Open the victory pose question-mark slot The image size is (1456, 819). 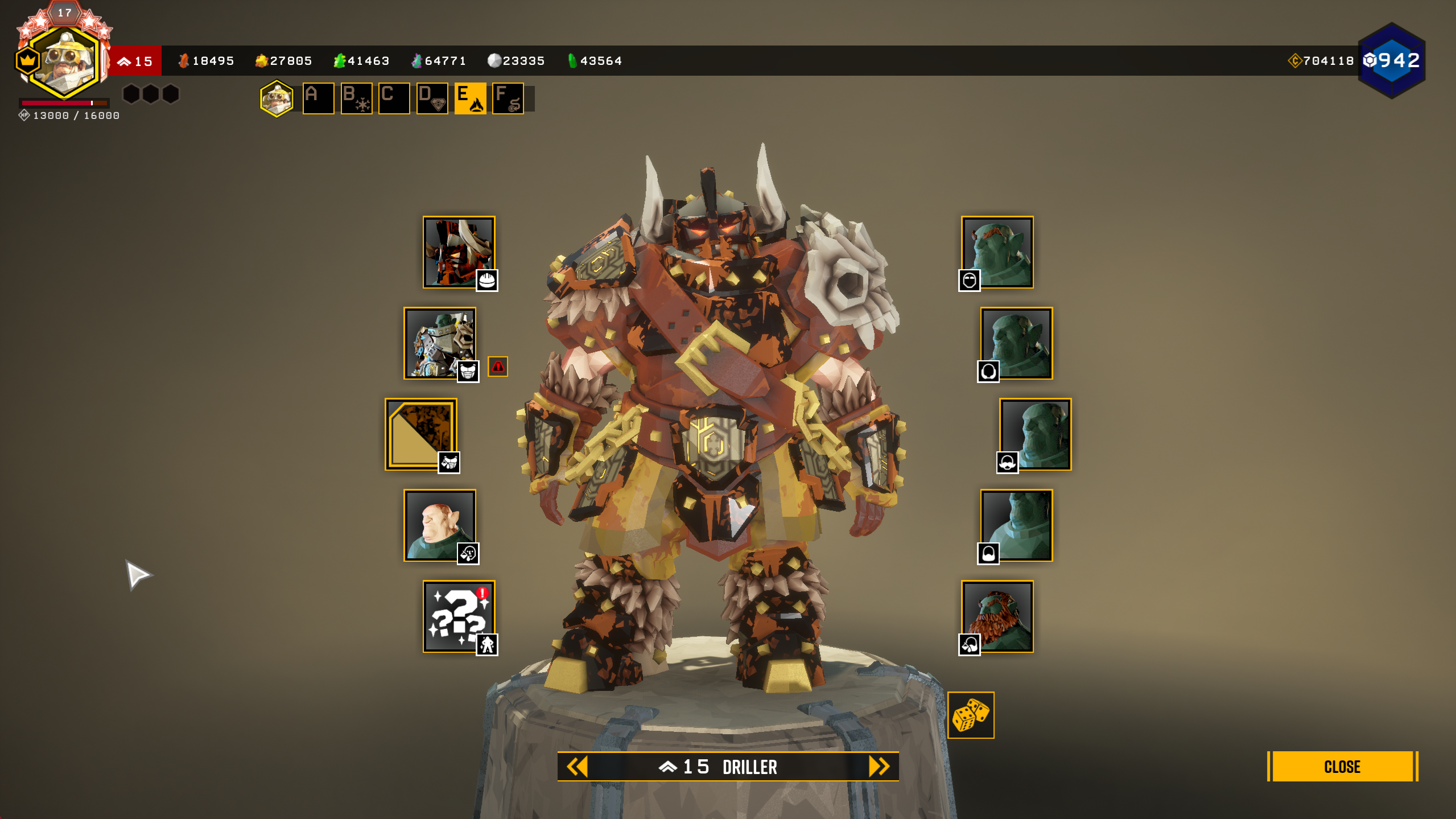pyautogui.click(x=459, y=616)
